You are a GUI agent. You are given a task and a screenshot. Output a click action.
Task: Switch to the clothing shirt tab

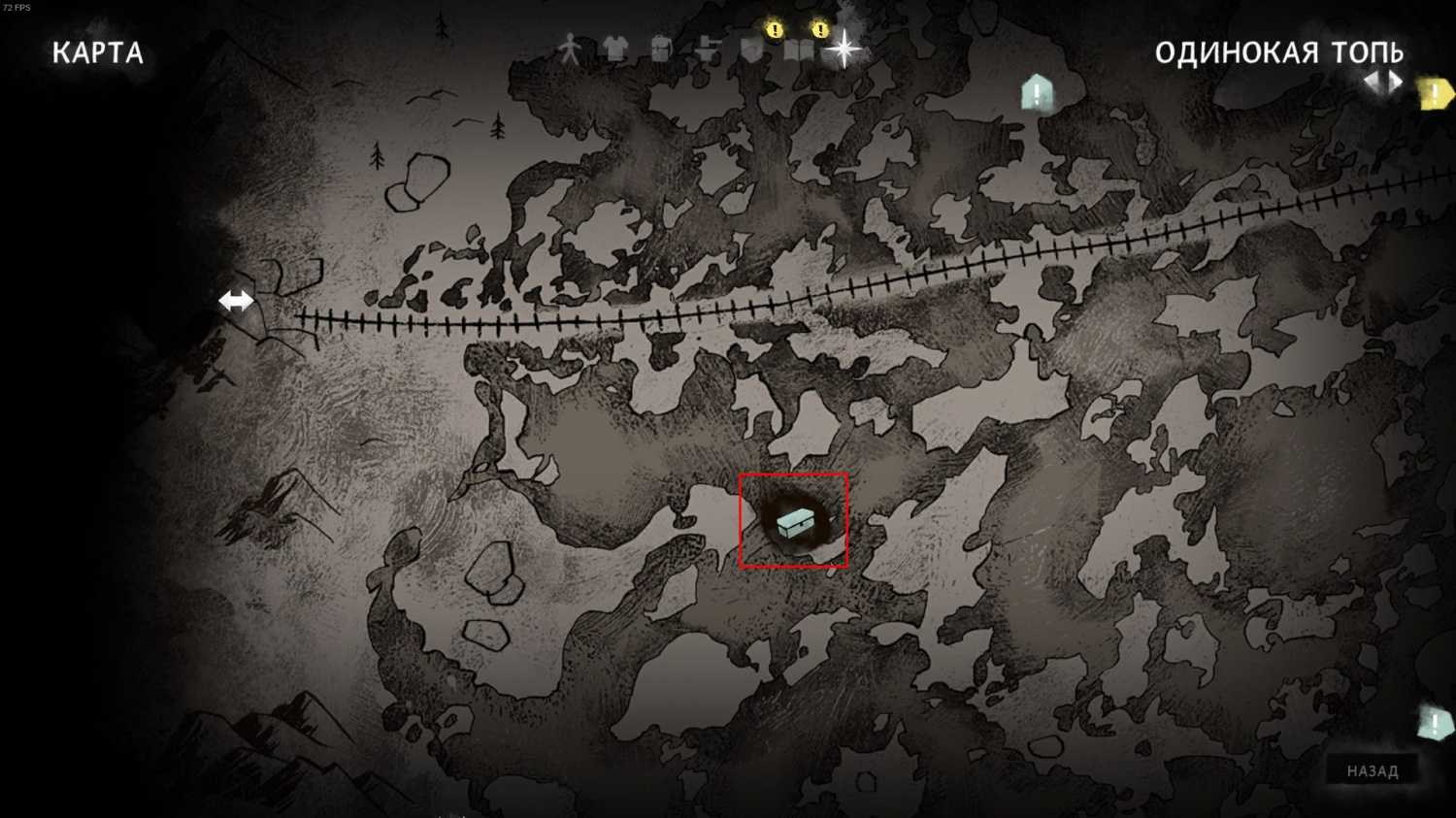(x=614, y=49)
